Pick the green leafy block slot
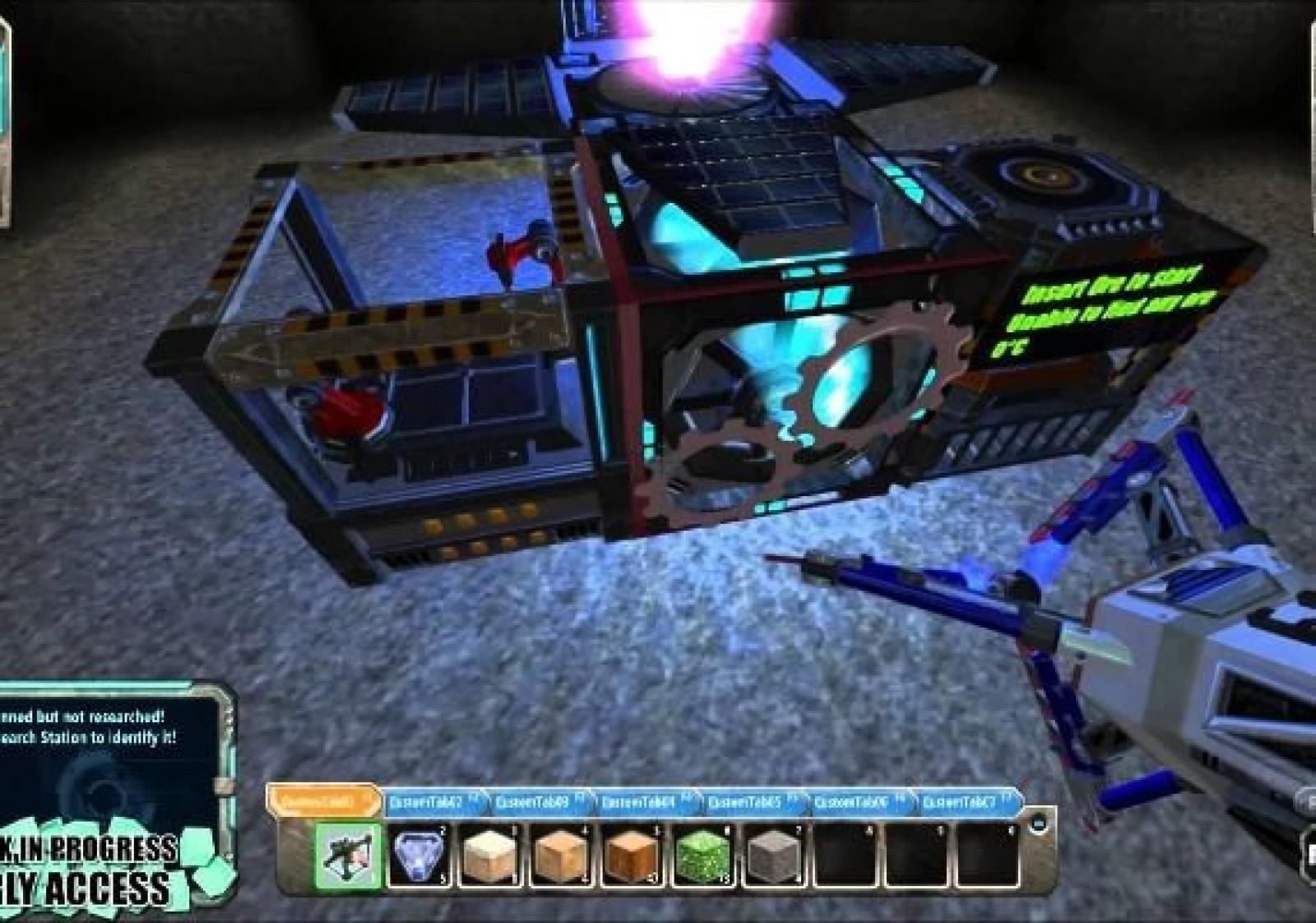The image size is (1316, 923). (x=702, y=856)
